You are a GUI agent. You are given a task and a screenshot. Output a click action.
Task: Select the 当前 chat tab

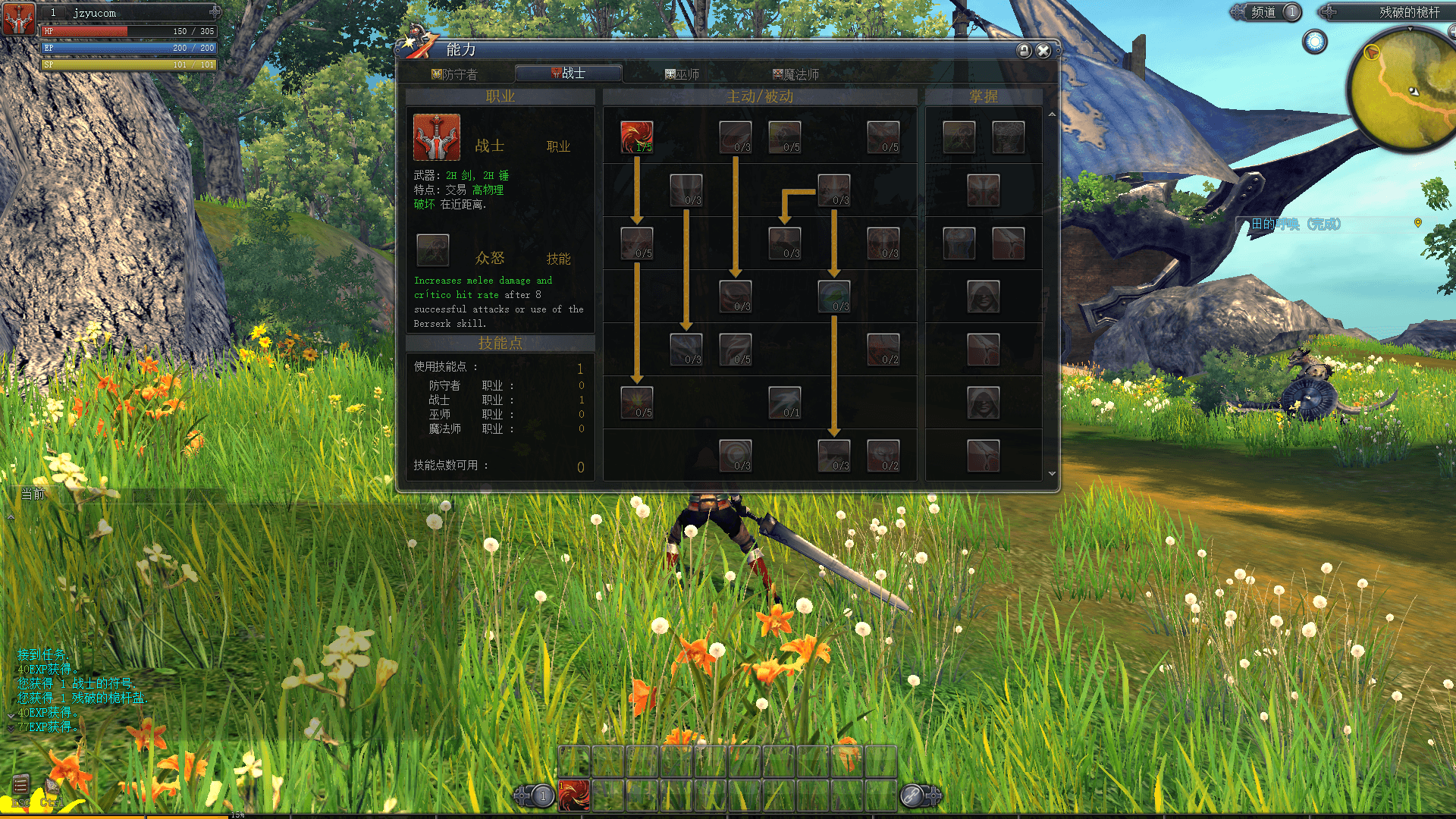point(33,494)
